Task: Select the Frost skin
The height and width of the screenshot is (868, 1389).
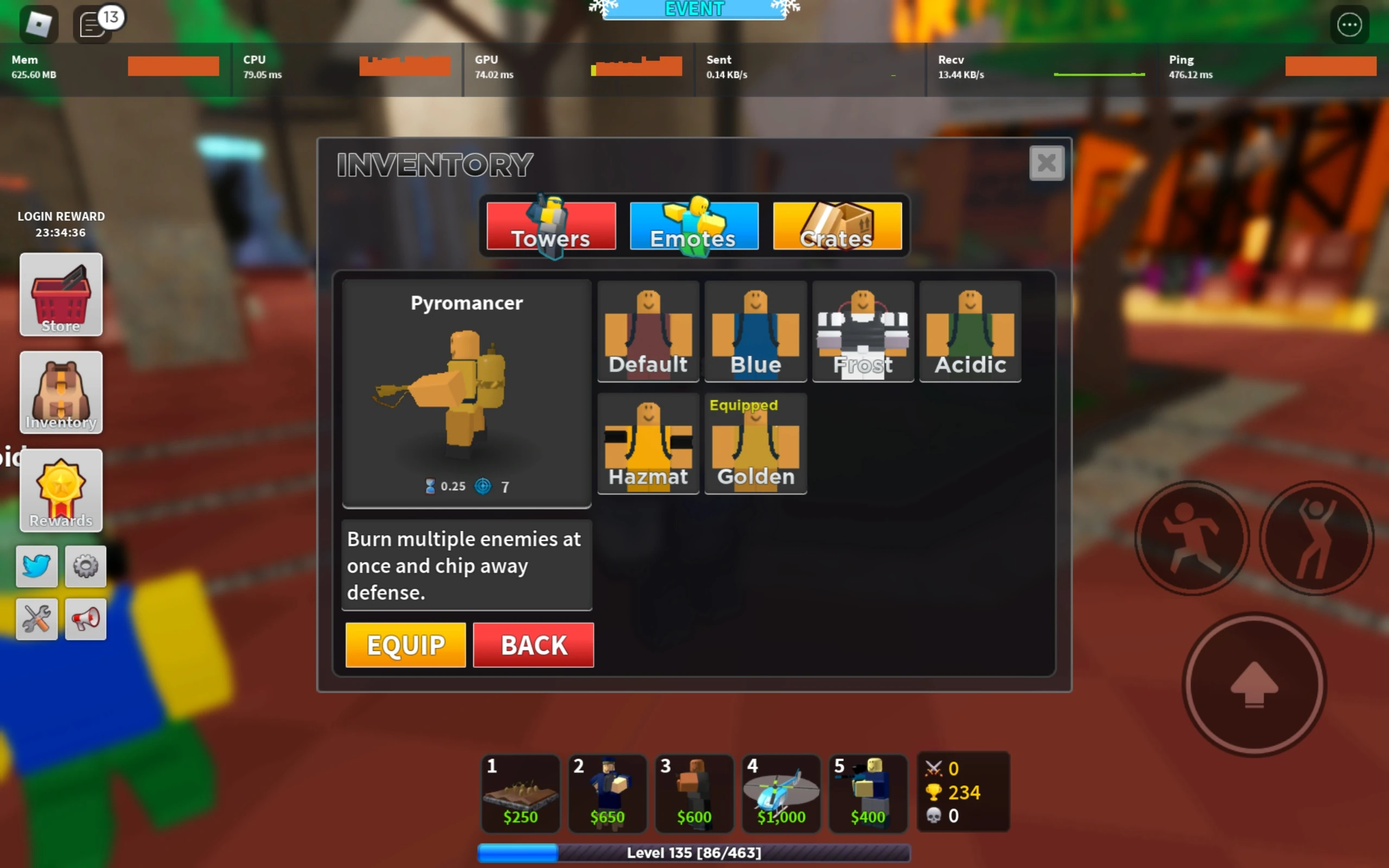Action: tap(863, 332)
